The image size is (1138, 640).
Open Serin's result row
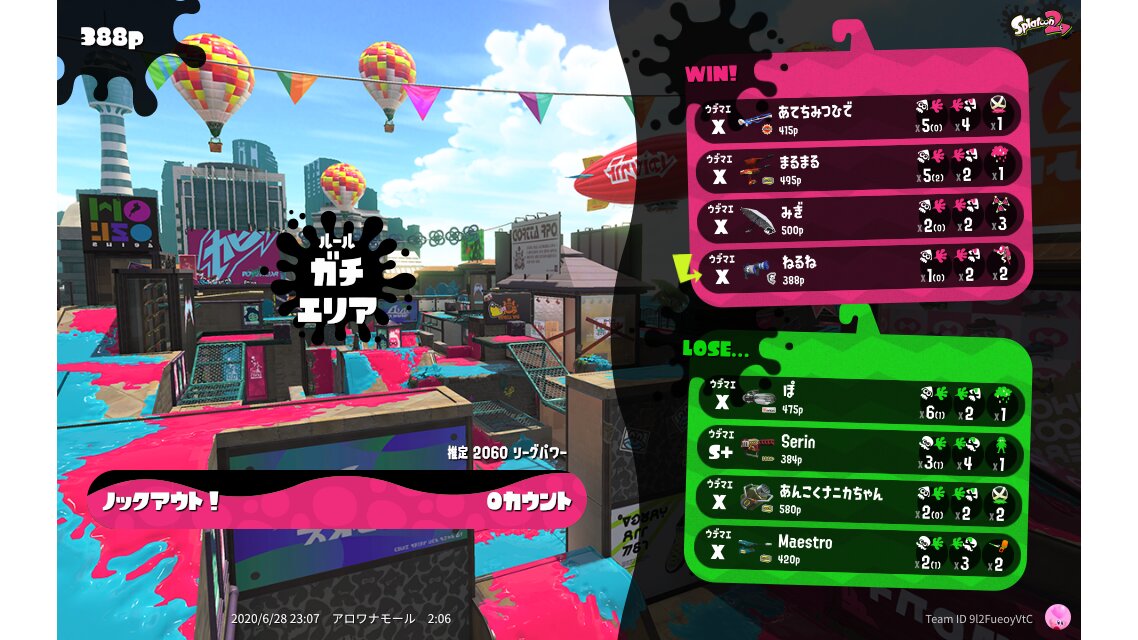(856, 450)
